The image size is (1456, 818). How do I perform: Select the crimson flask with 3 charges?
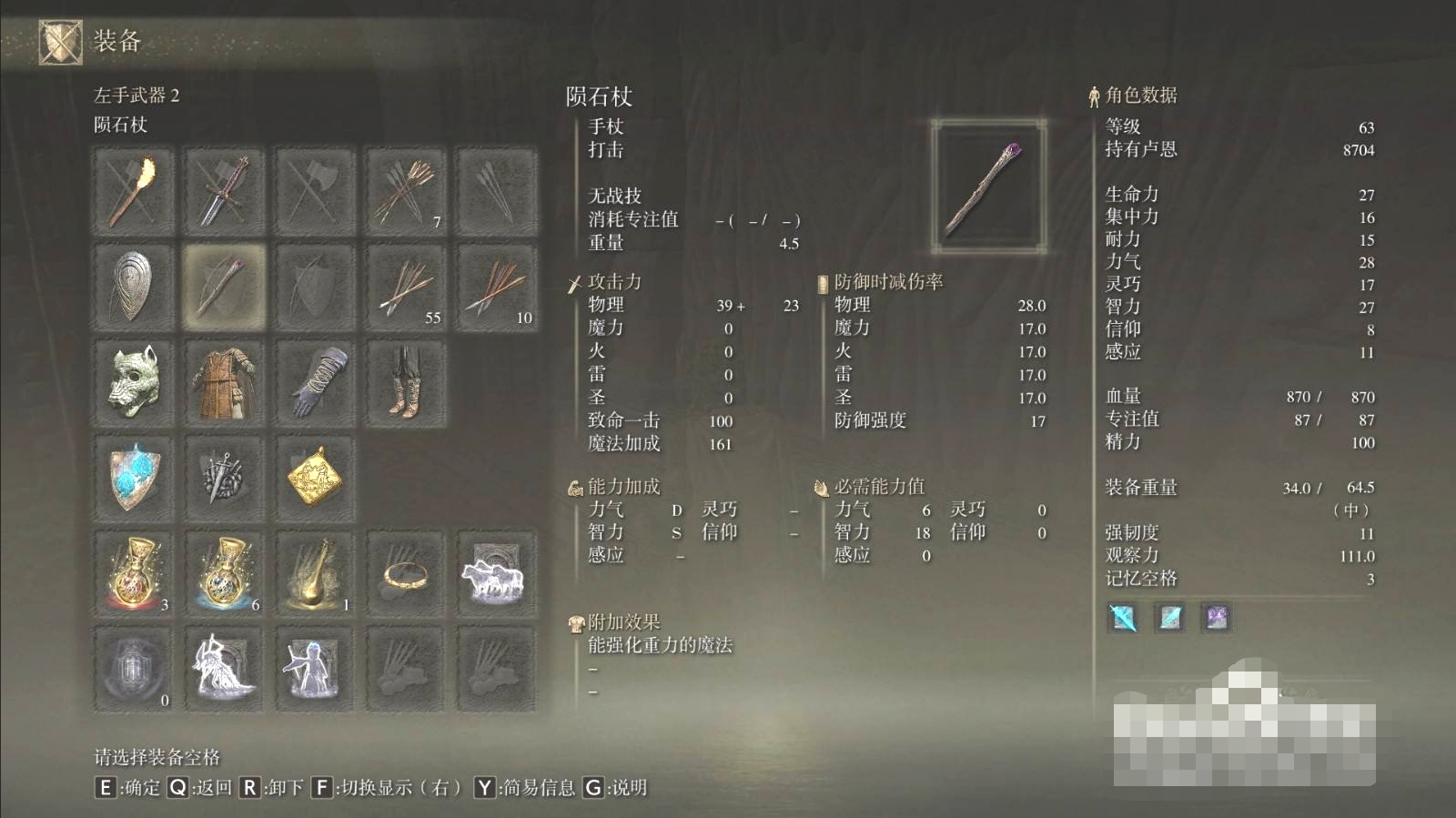(133, 574)
